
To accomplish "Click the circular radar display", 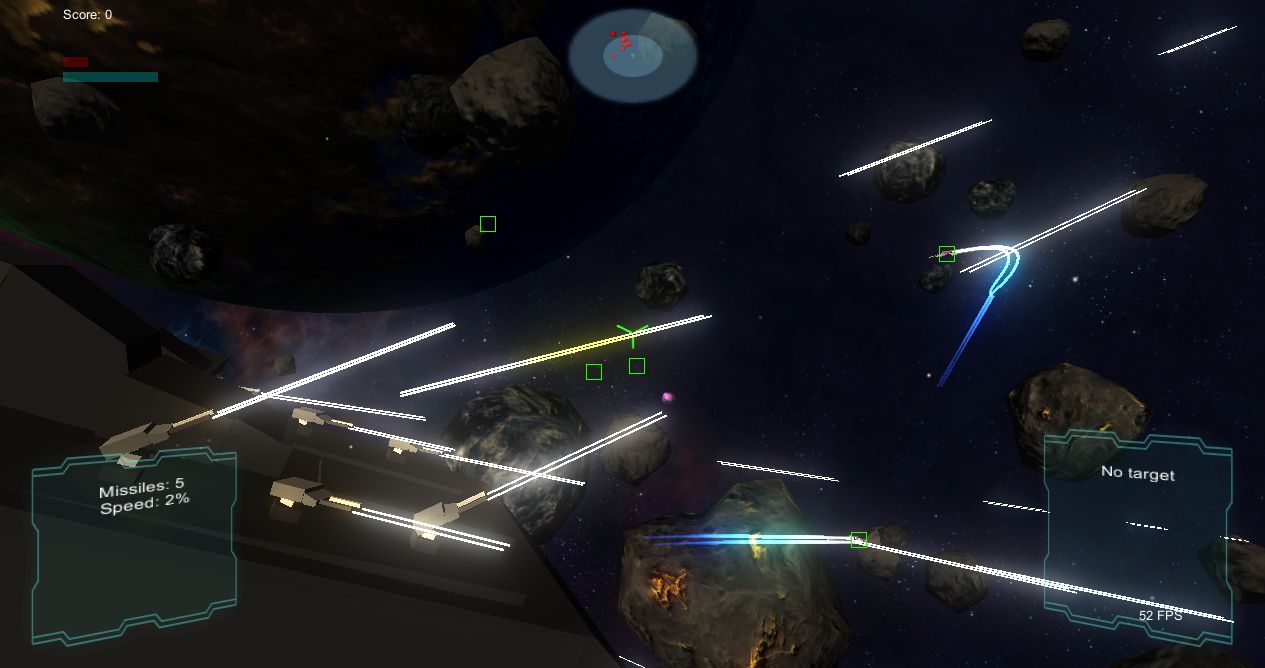I will [x=632, y=56].
